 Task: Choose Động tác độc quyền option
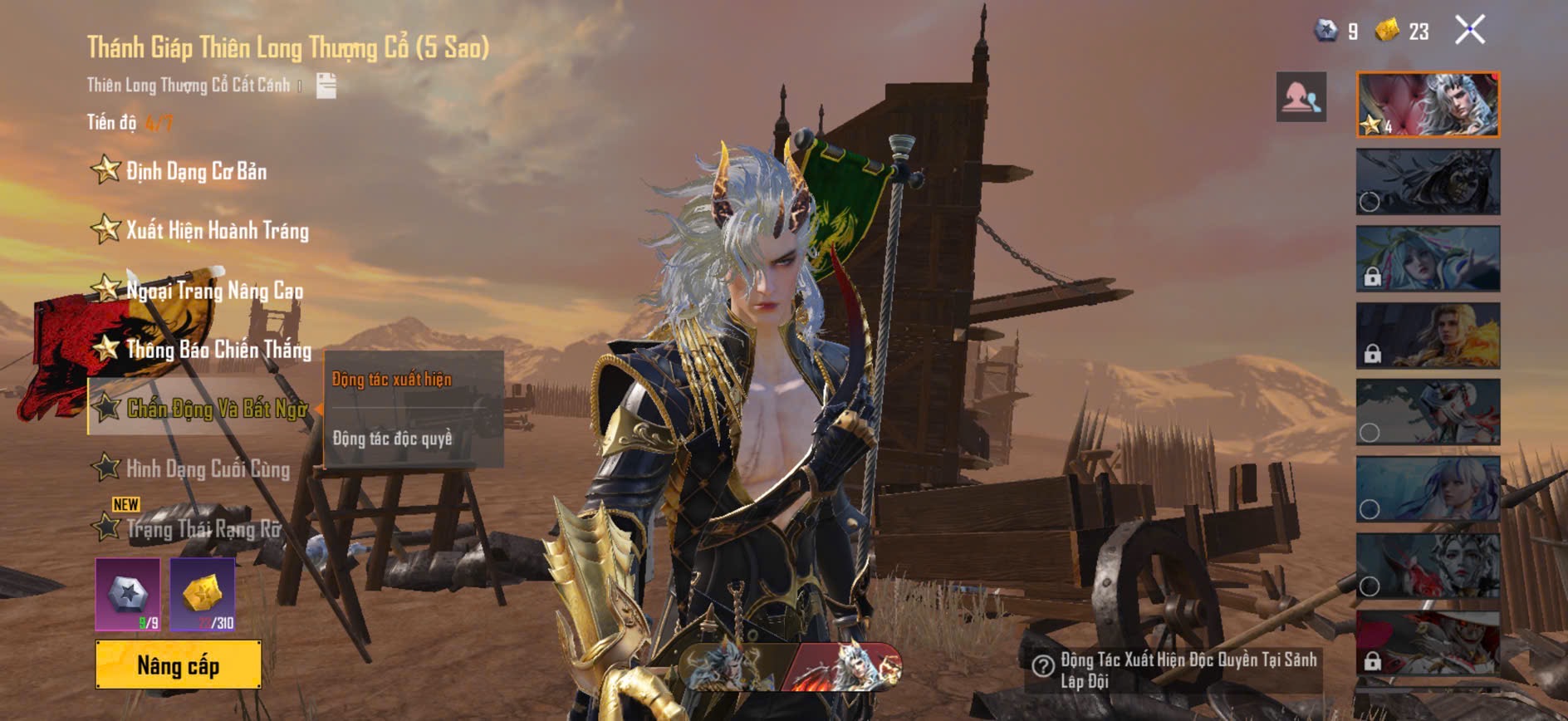(393, 438)
